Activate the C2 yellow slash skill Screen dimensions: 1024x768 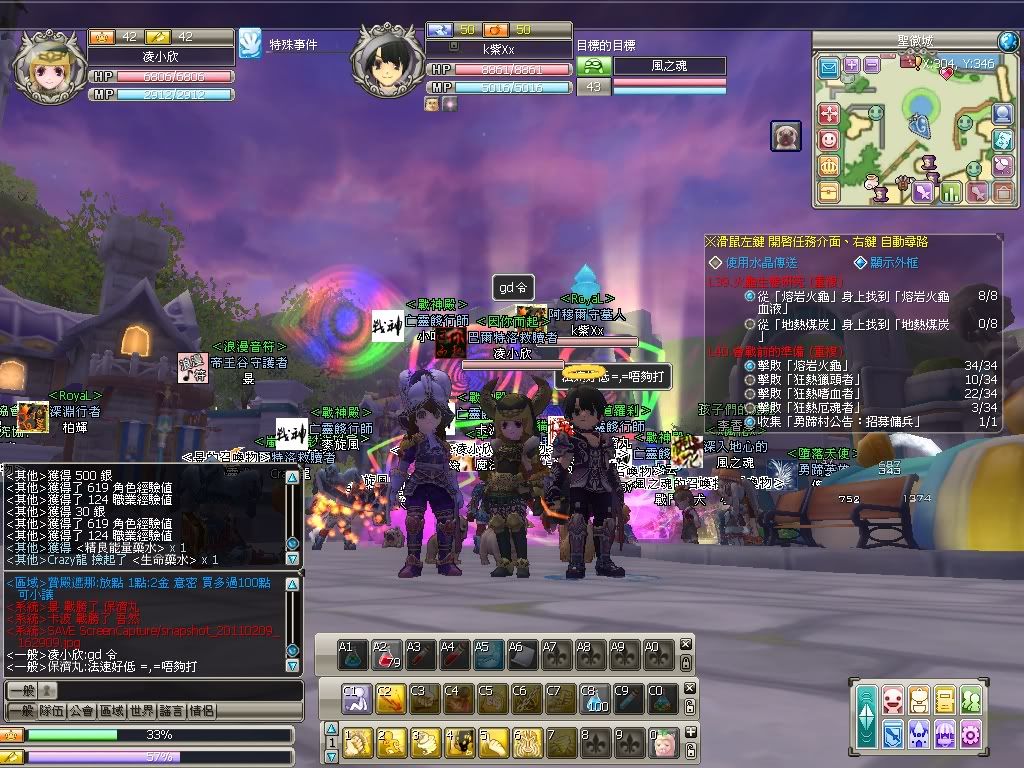point(389,697)
